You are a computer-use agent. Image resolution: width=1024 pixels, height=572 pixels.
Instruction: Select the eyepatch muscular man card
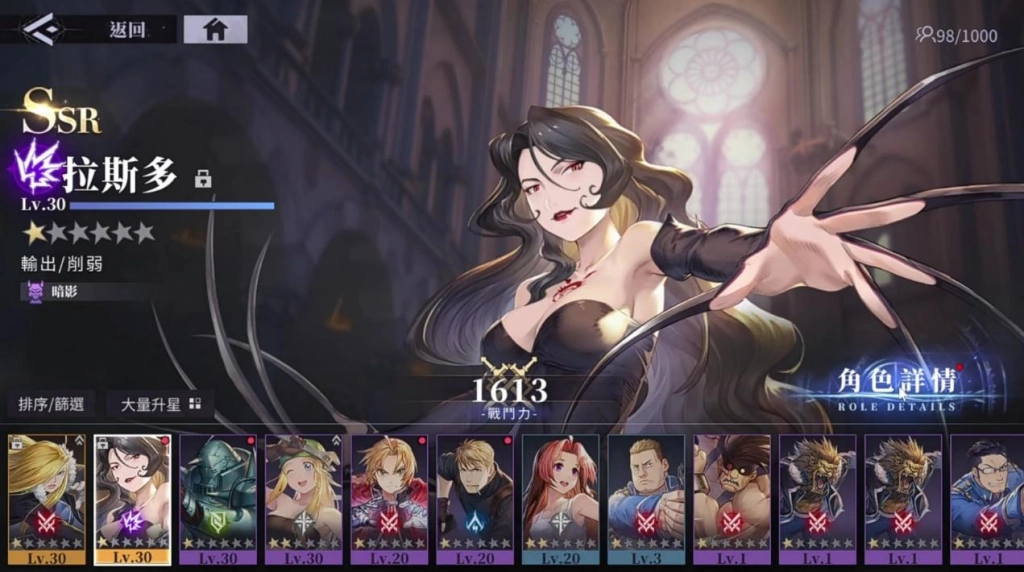pos(732,499)
